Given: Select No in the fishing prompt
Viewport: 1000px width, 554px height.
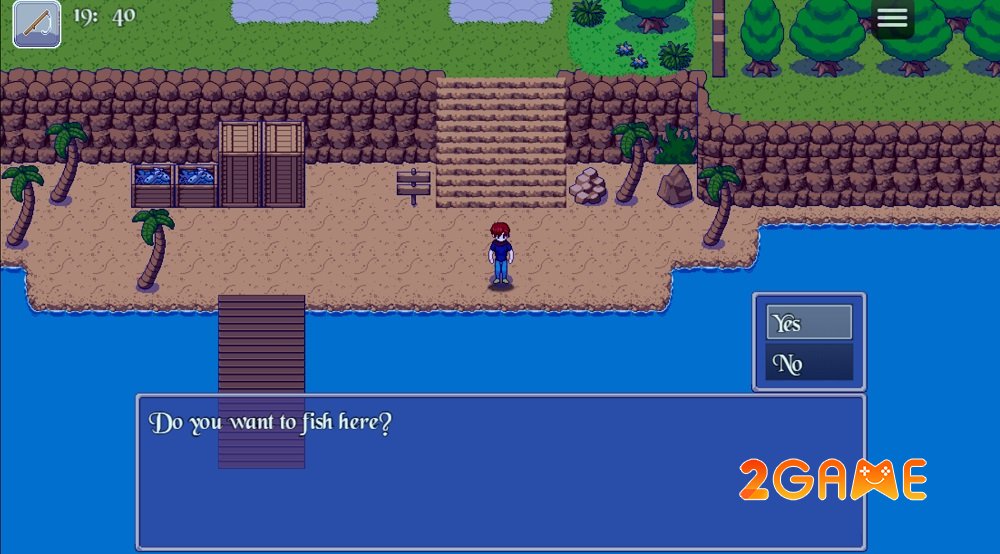Looking at the screenshot, I should [x=809, y=363].
